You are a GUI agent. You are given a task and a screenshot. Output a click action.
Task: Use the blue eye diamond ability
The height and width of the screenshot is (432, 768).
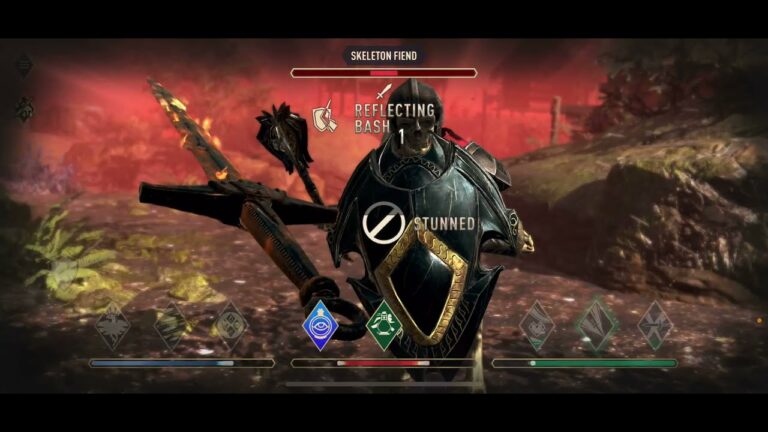point(320,325)
